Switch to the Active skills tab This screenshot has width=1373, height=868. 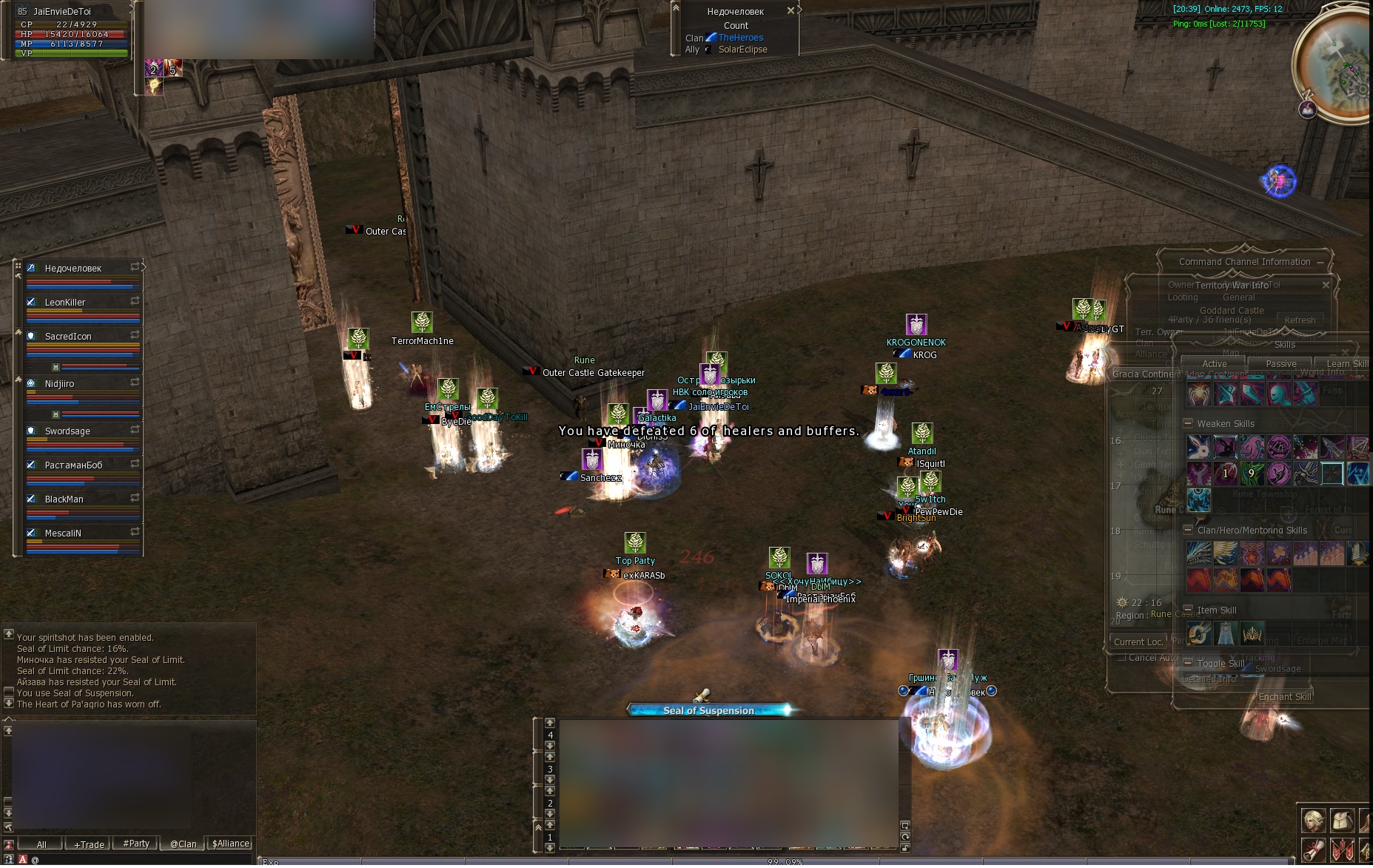pyautogui.click(x=1215, y=364)
